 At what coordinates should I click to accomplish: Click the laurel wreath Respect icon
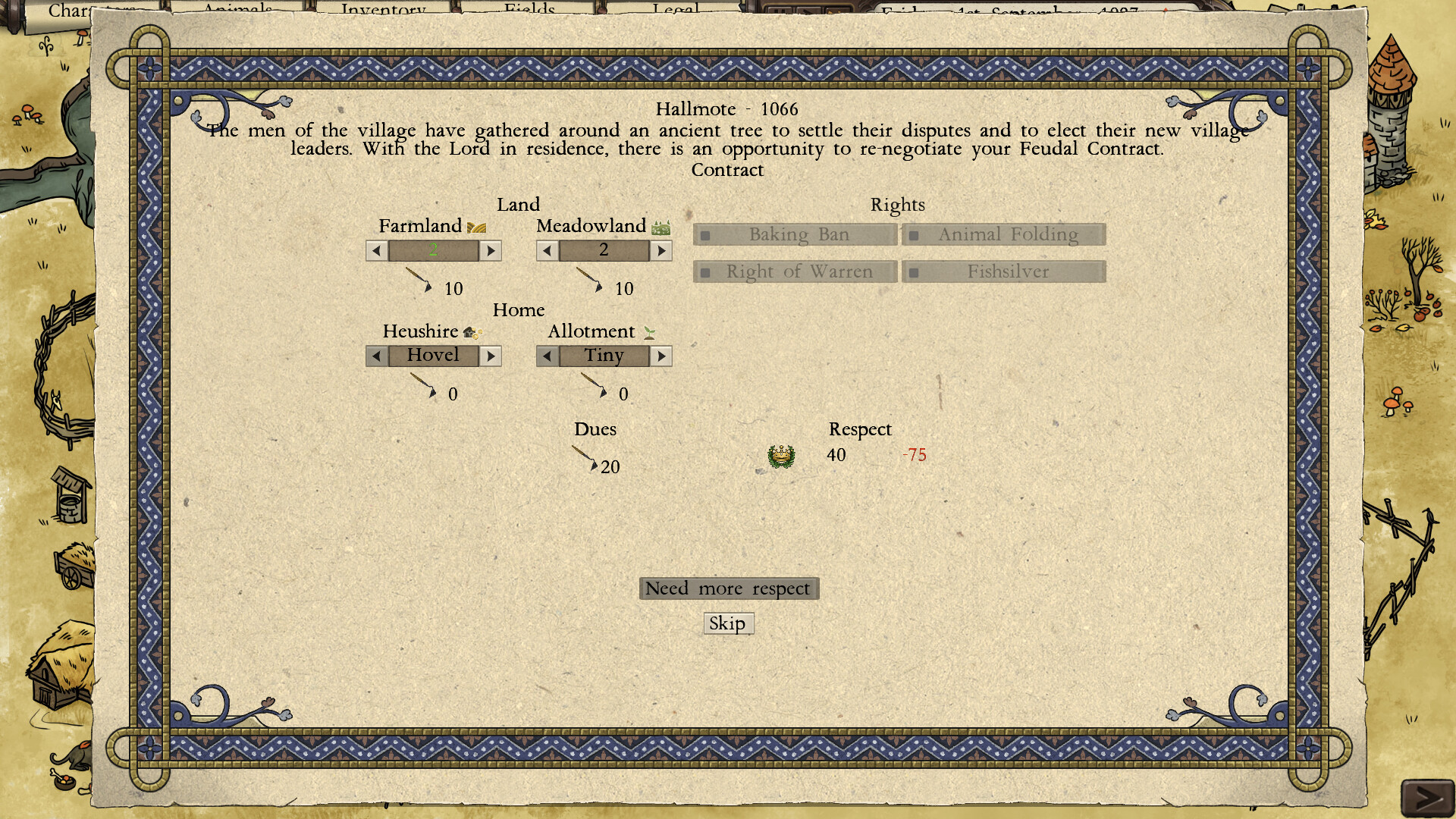coord(781,455)
